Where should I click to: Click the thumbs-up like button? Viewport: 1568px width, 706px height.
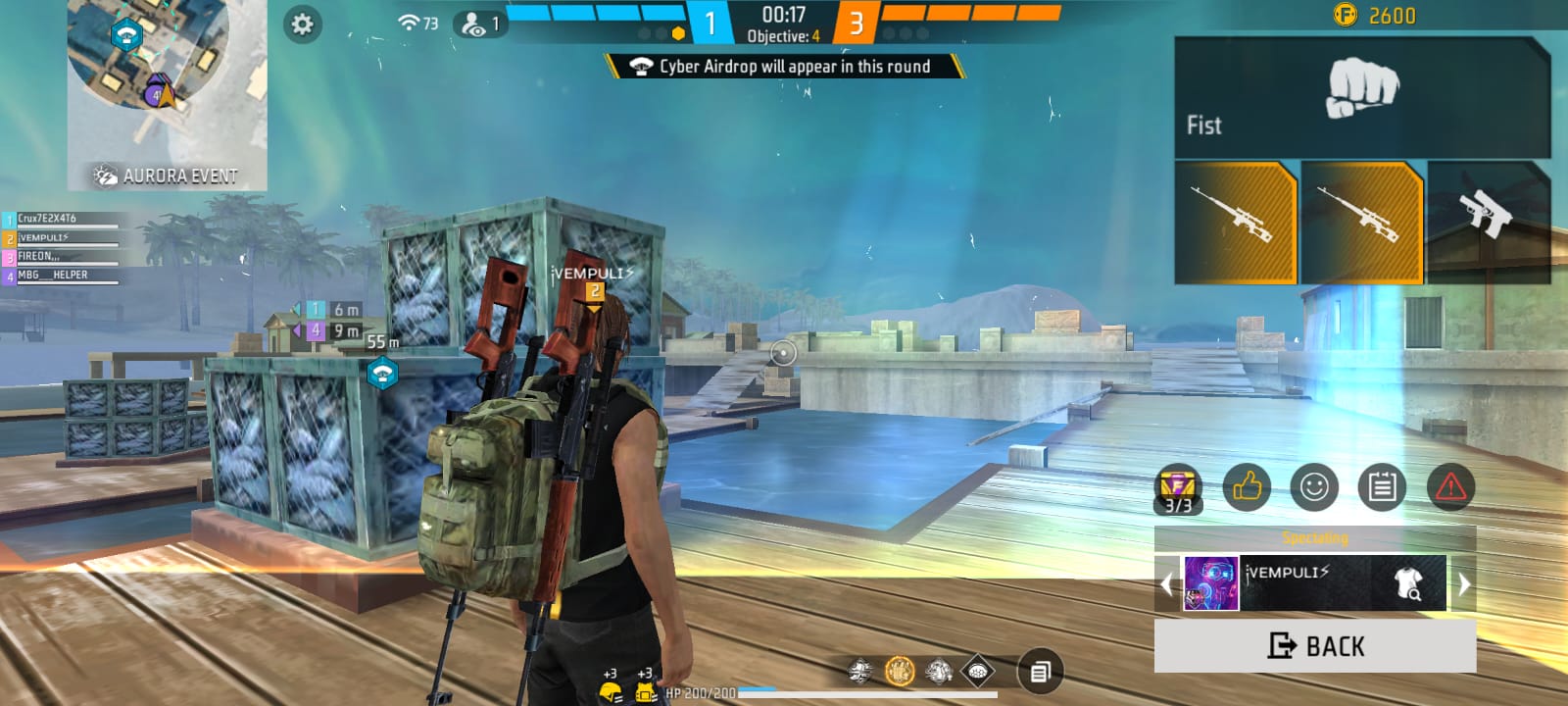[x=1247, y=486]
